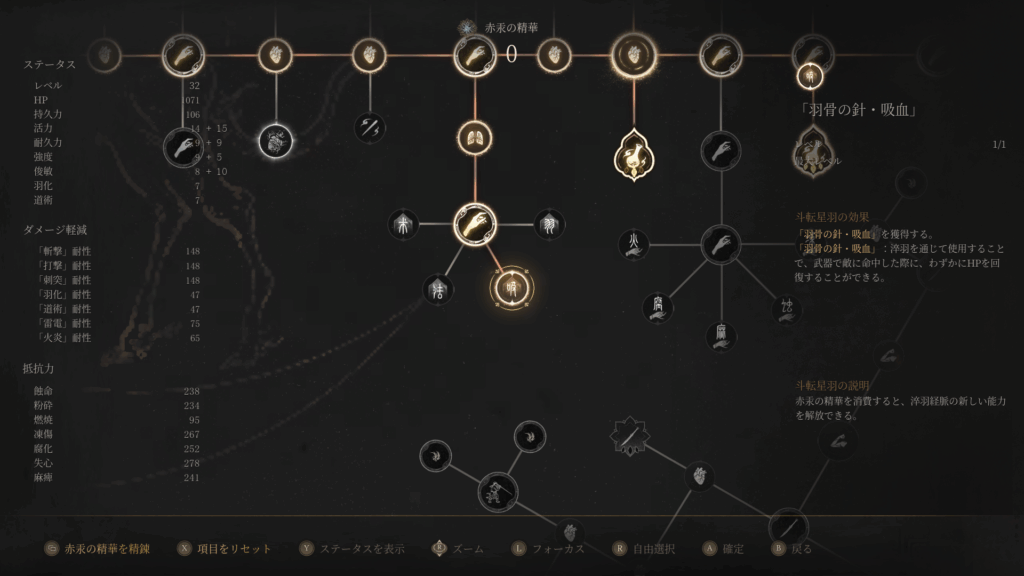The height and width of the screenshot is (576, 1024).
Task: Select the 木 talent node
Action: 404,223
